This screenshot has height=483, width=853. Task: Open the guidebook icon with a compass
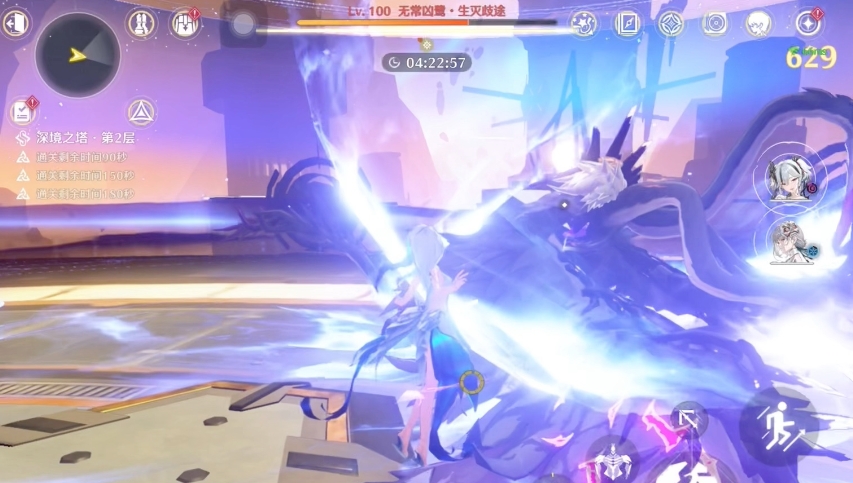tap(628, 23)
